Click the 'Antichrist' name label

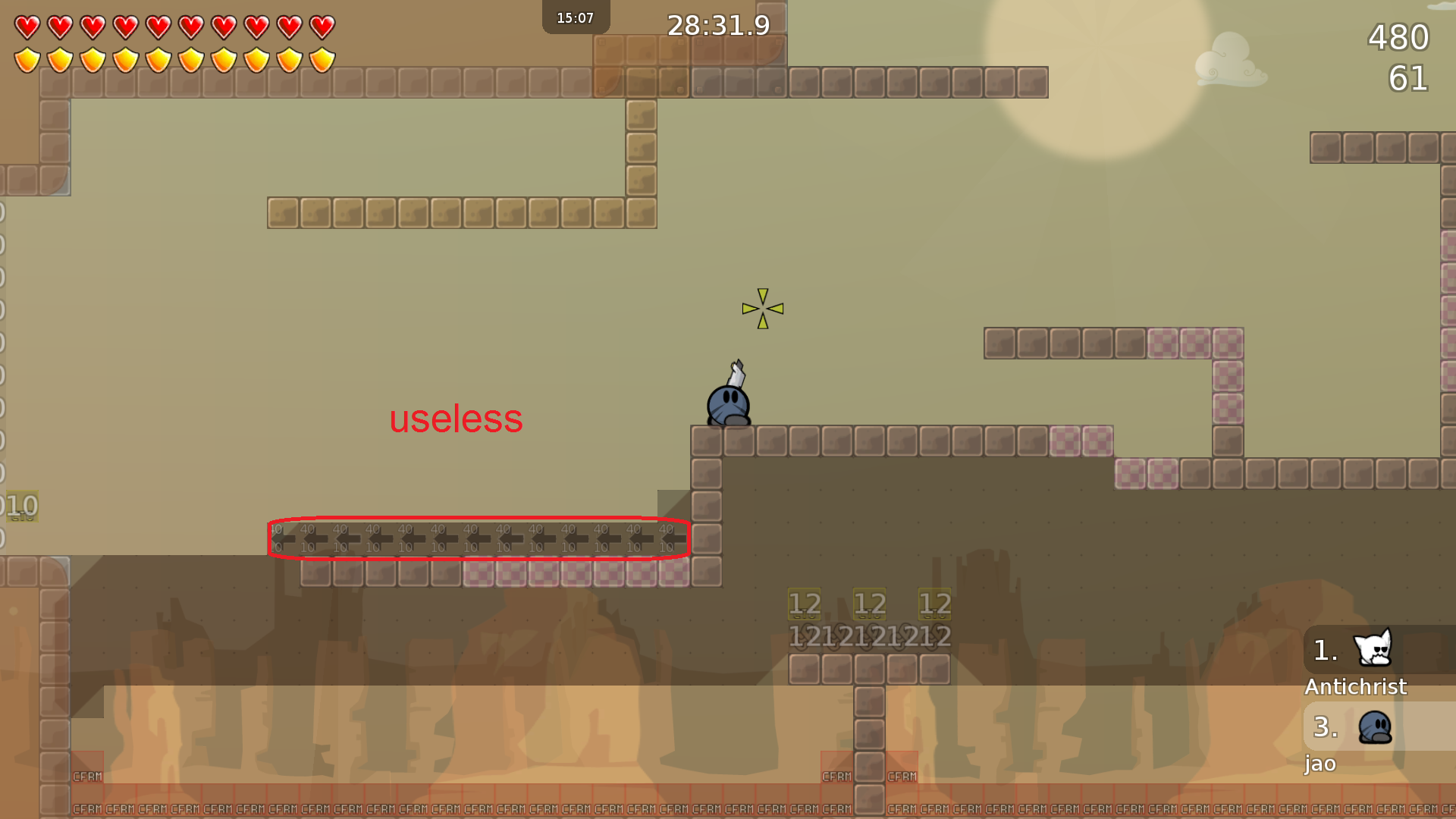(x=1355, y=687)
